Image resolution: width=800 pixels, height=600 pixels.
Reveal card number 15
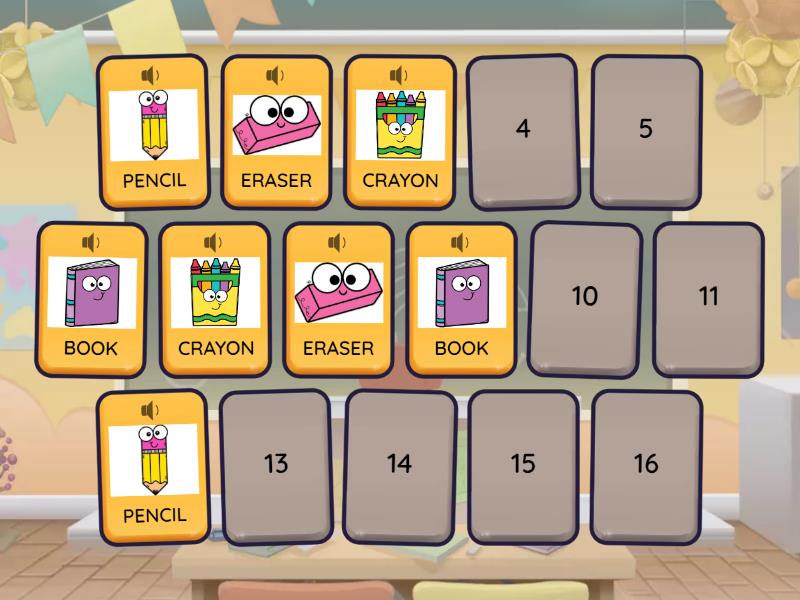point(523,465)
